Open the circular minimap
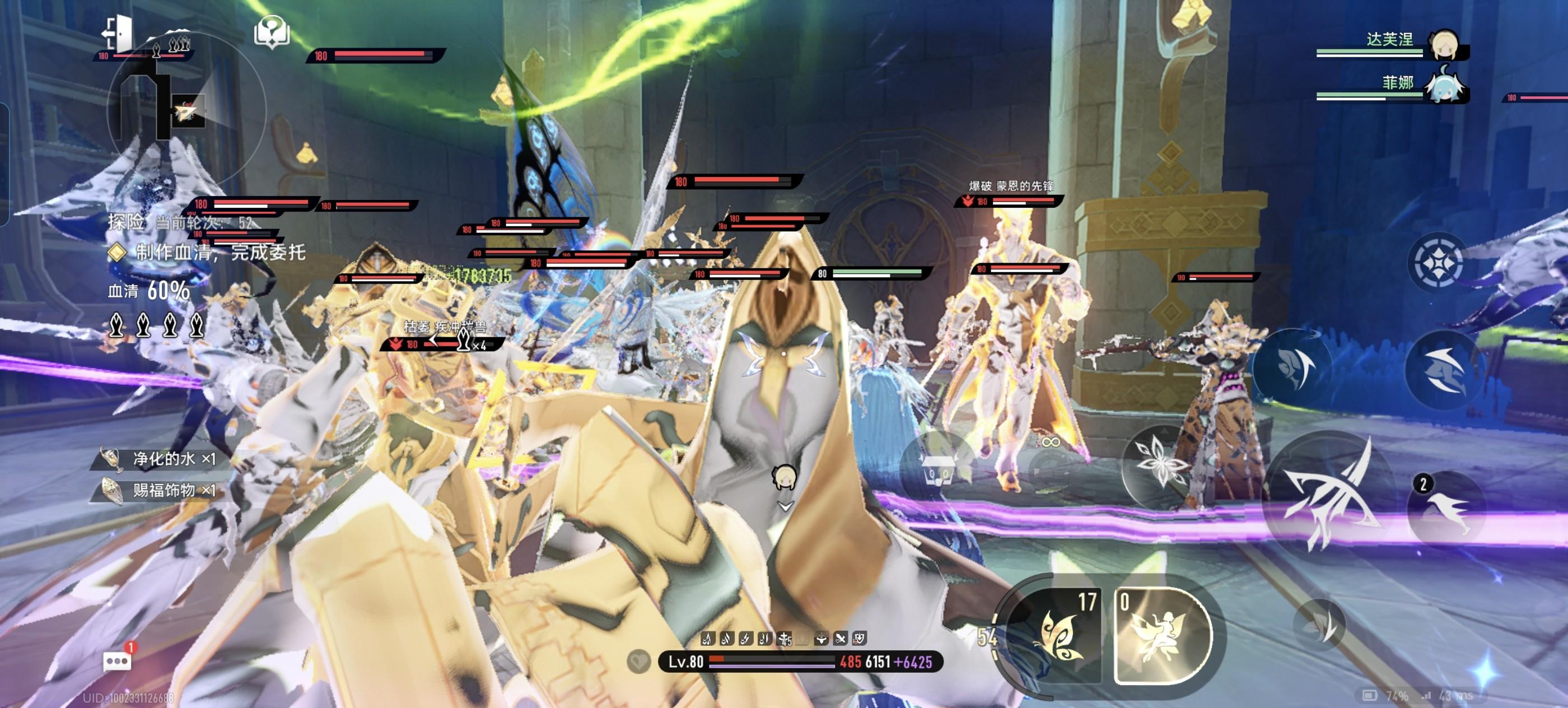The width and height of the screenshot is (1568, 708). coord(186,110)
